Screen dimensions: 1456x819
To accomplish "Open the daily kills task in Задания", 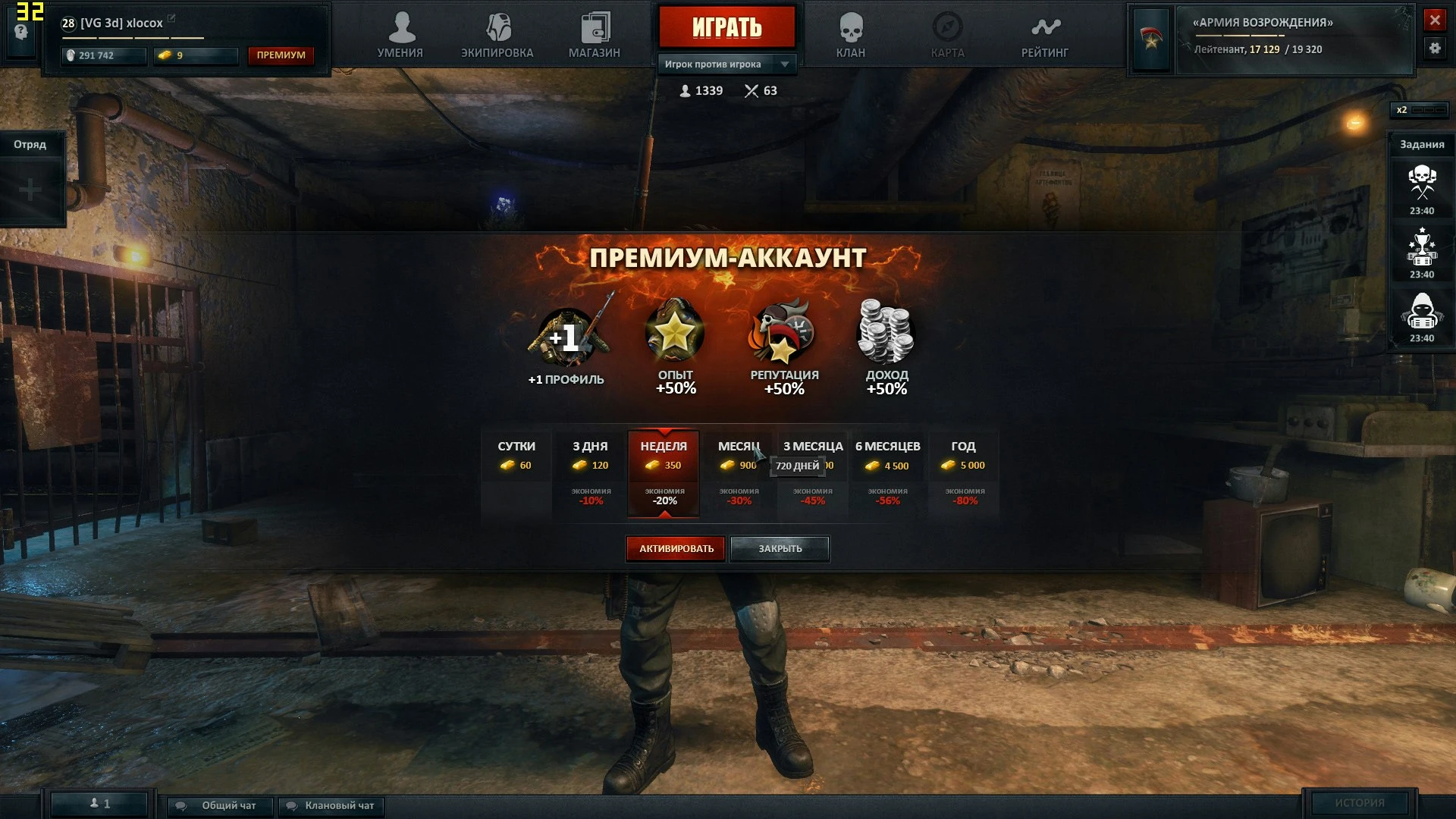I will 1423,182.
